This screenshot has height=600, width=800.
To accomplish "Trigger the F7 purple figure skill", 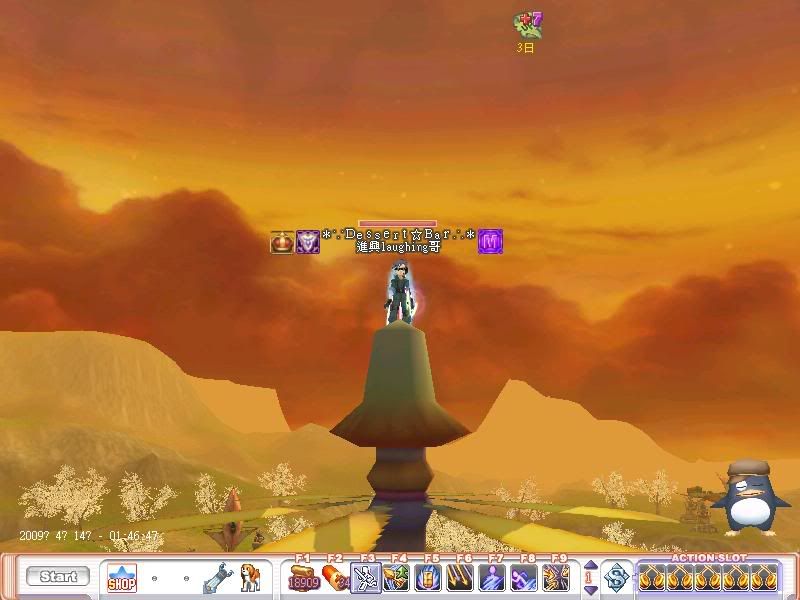I will [493, 578].
